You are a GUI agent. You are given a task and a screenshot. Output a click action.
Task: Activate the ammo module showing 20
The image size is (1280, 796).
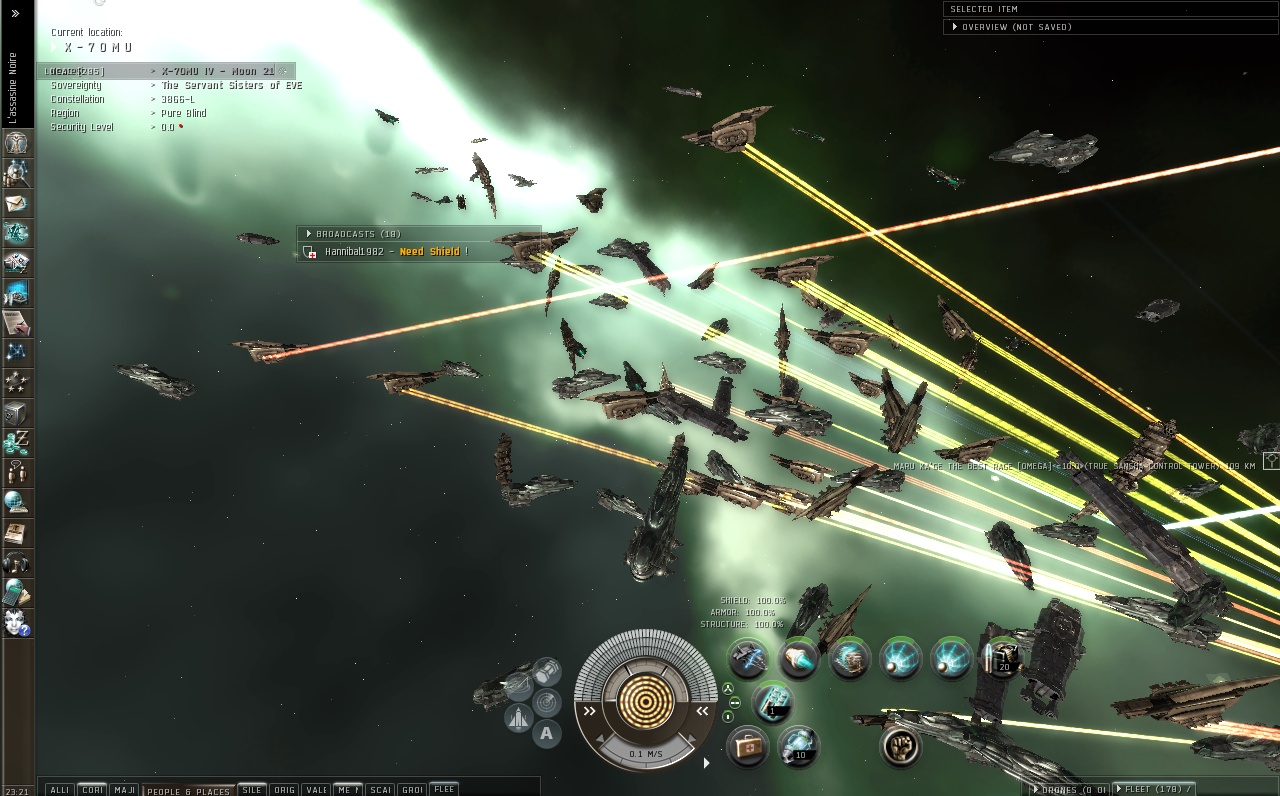(1001, 659)
